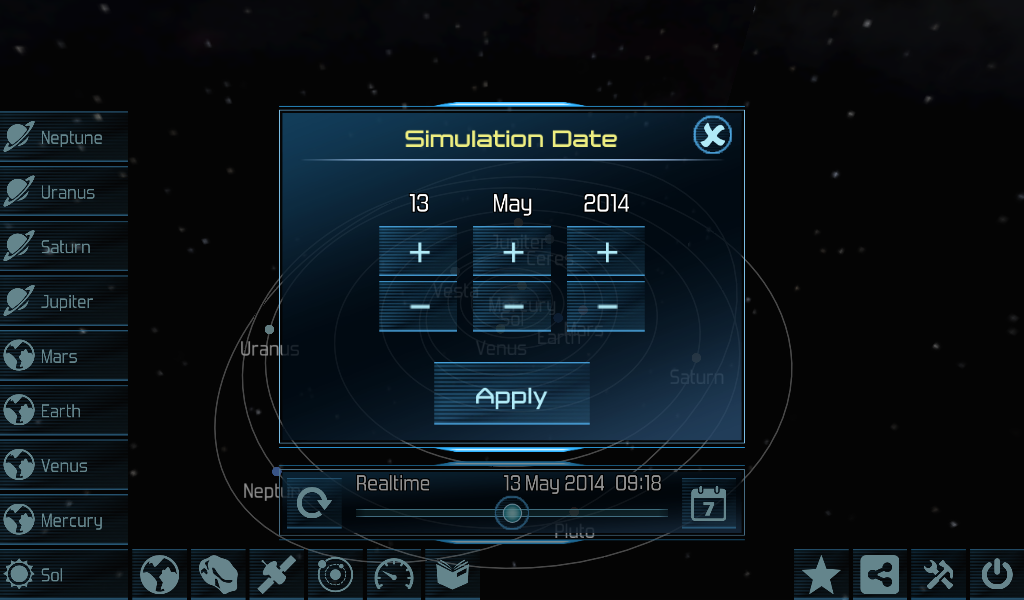Open the favorites star icon
This screenshot has height=600, width=1024.
point(821,575)
